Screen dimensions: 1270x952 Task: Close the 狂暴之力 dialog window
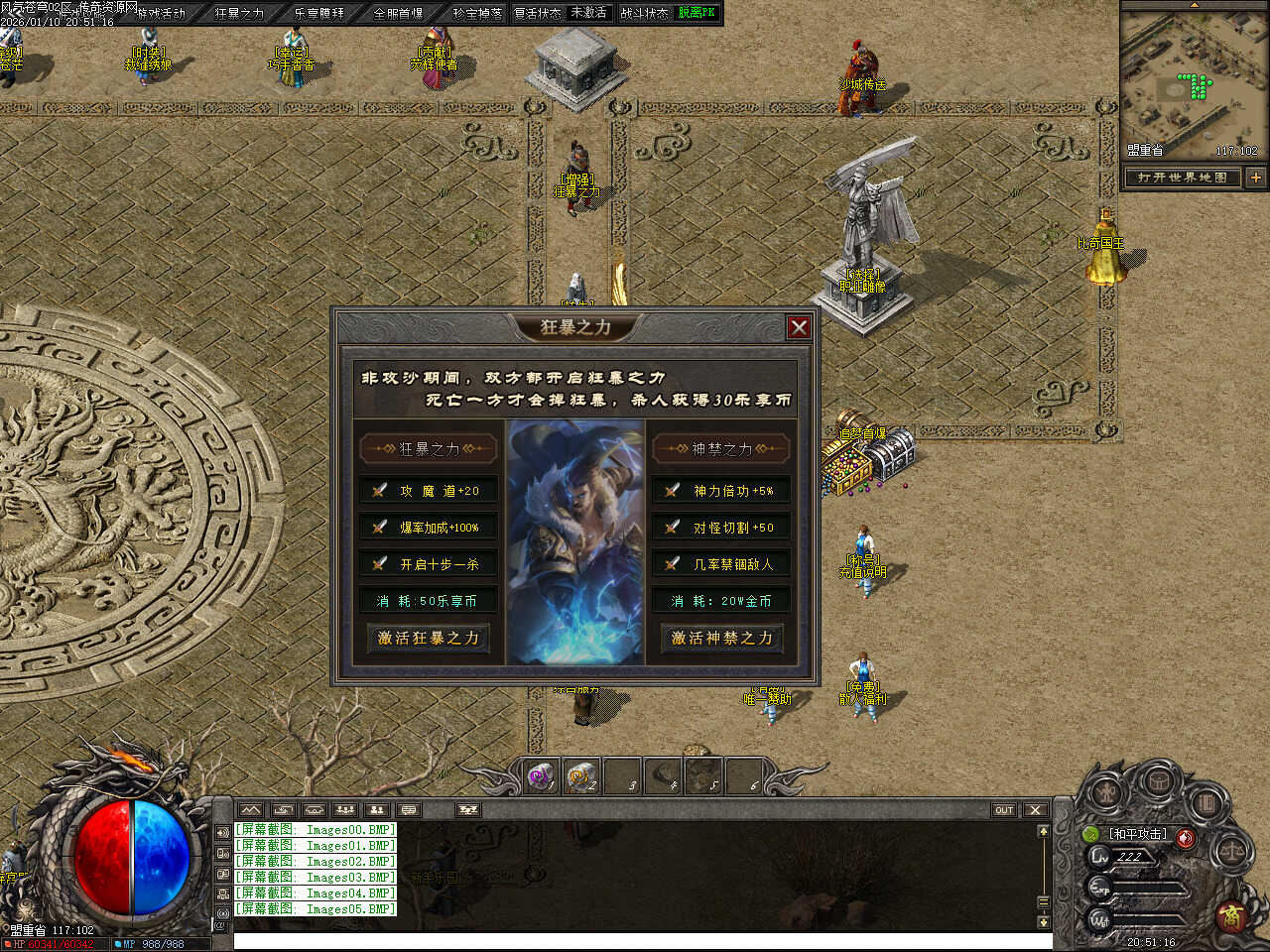pos(799,327)
